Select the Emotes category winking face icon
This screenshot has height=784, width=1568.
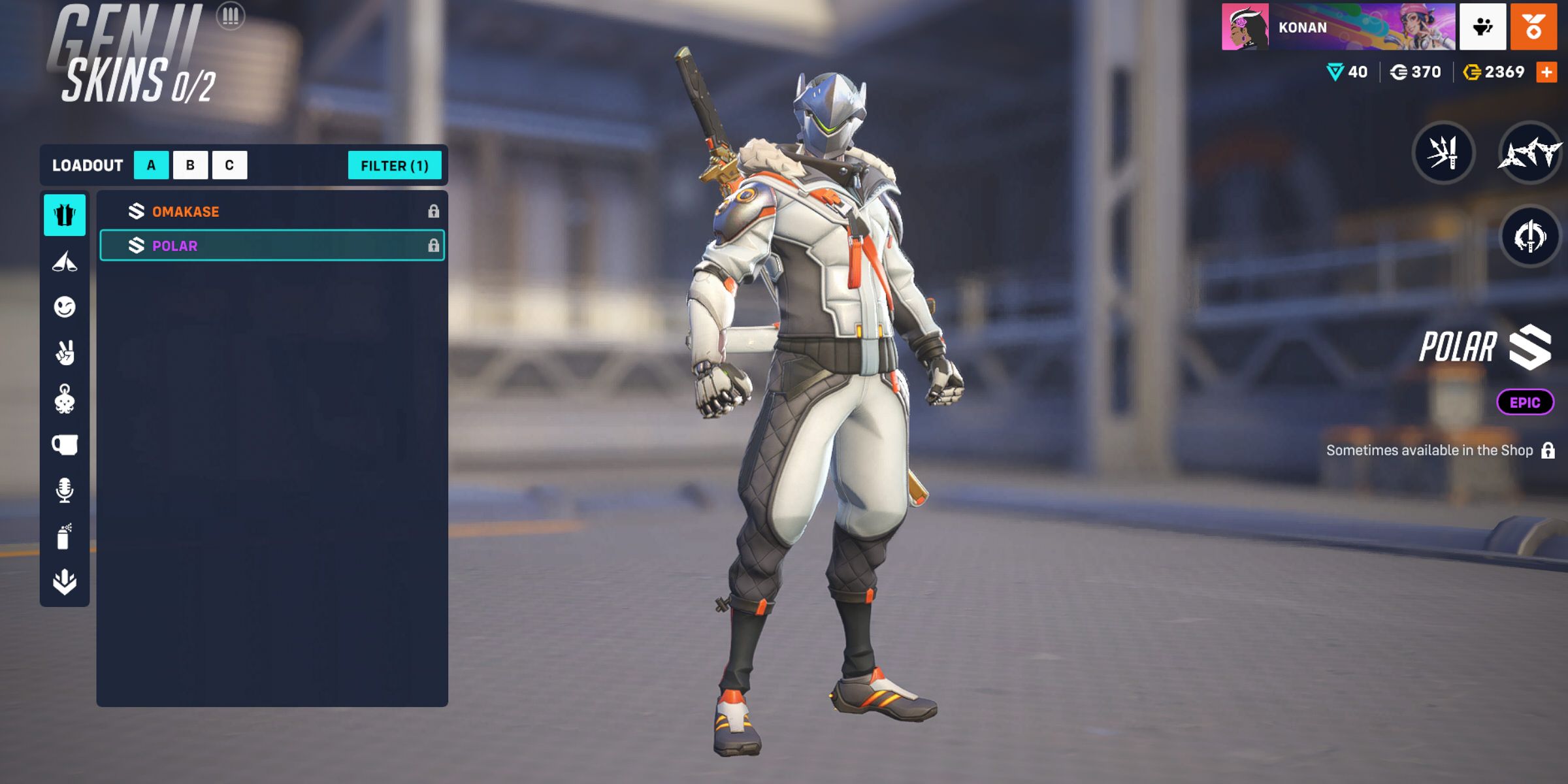coord(63,306)
